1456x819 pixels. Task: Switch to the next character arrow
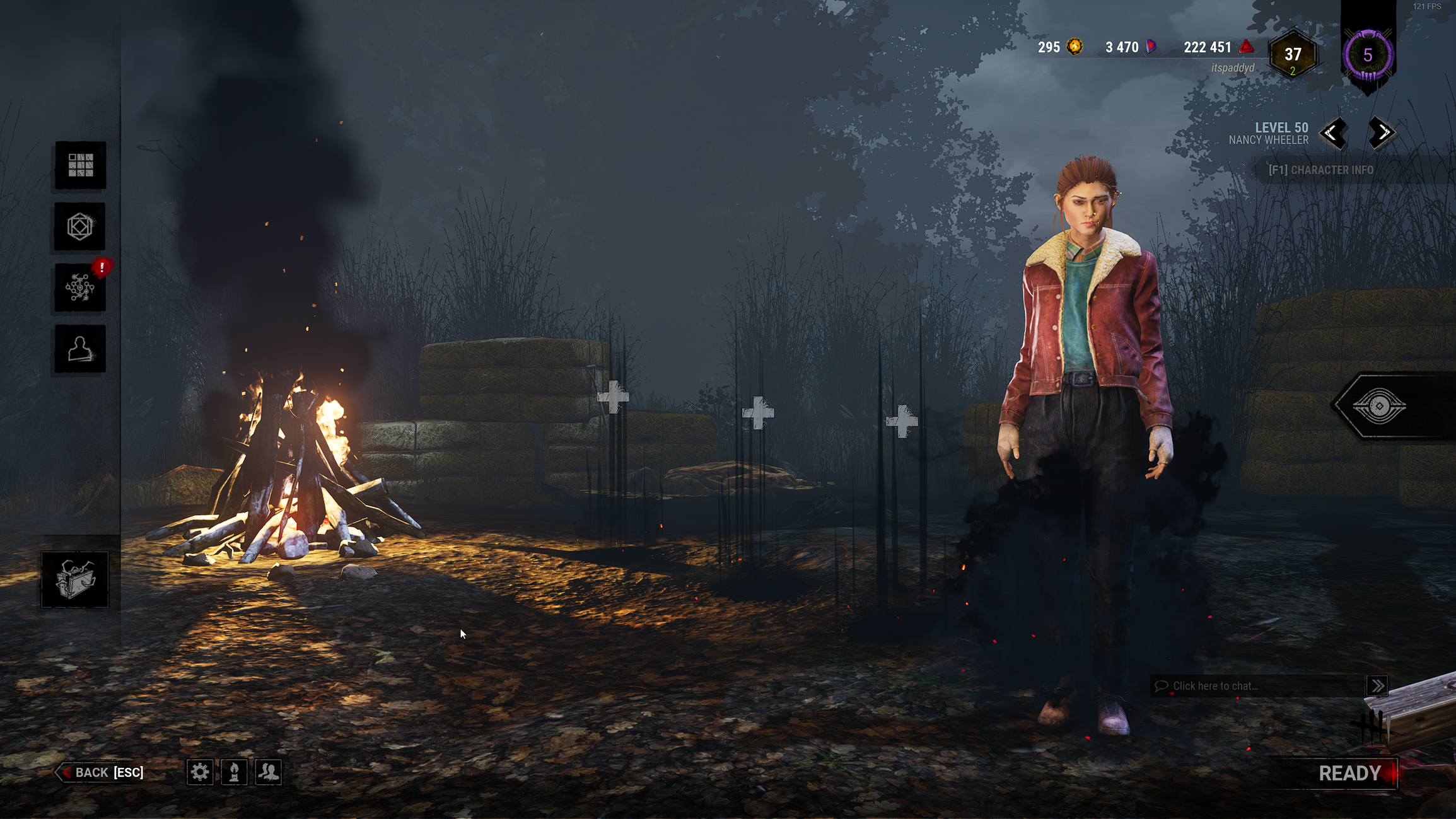(1382, 133)
